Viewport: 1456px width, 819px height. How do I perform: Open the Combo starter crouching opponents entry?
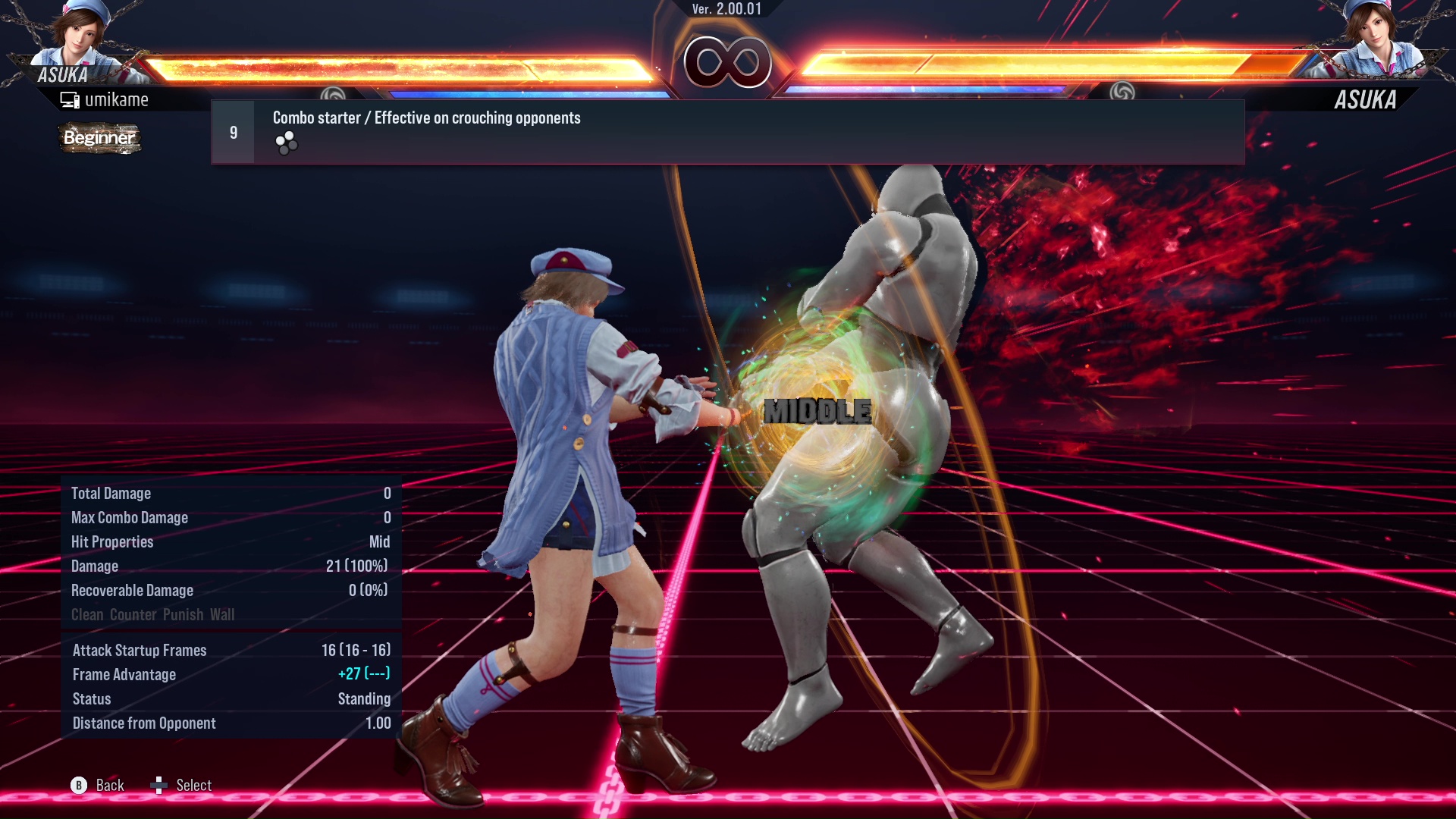426,118
